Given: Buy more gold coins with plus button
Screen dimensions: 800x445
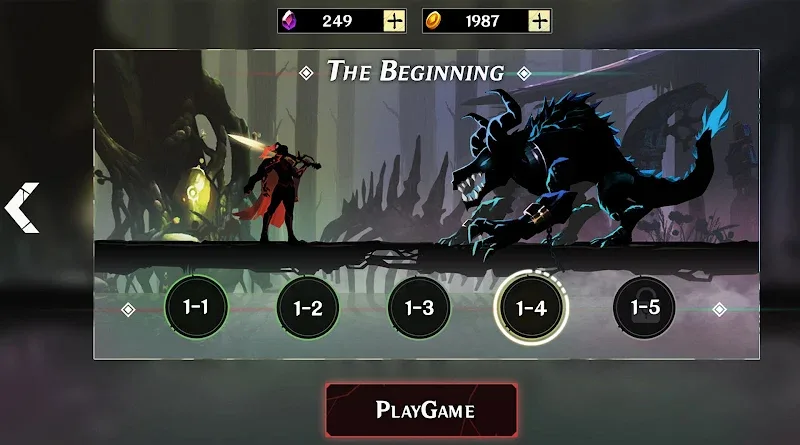Looking at the screenshot, I should 540,21.
